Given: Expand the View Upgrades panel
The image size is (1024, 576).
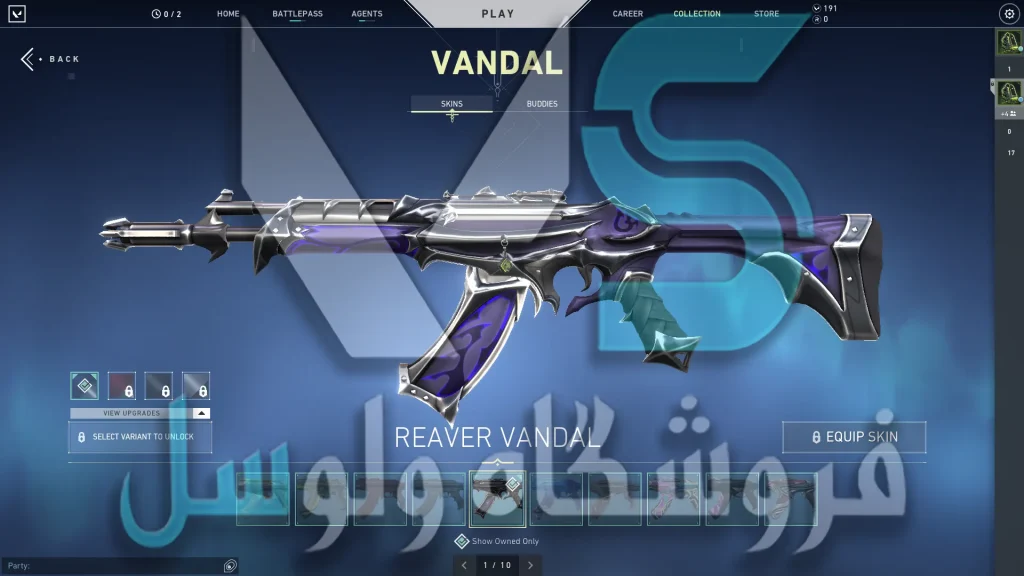Looking at the screenshot, I should click(140, 413).
